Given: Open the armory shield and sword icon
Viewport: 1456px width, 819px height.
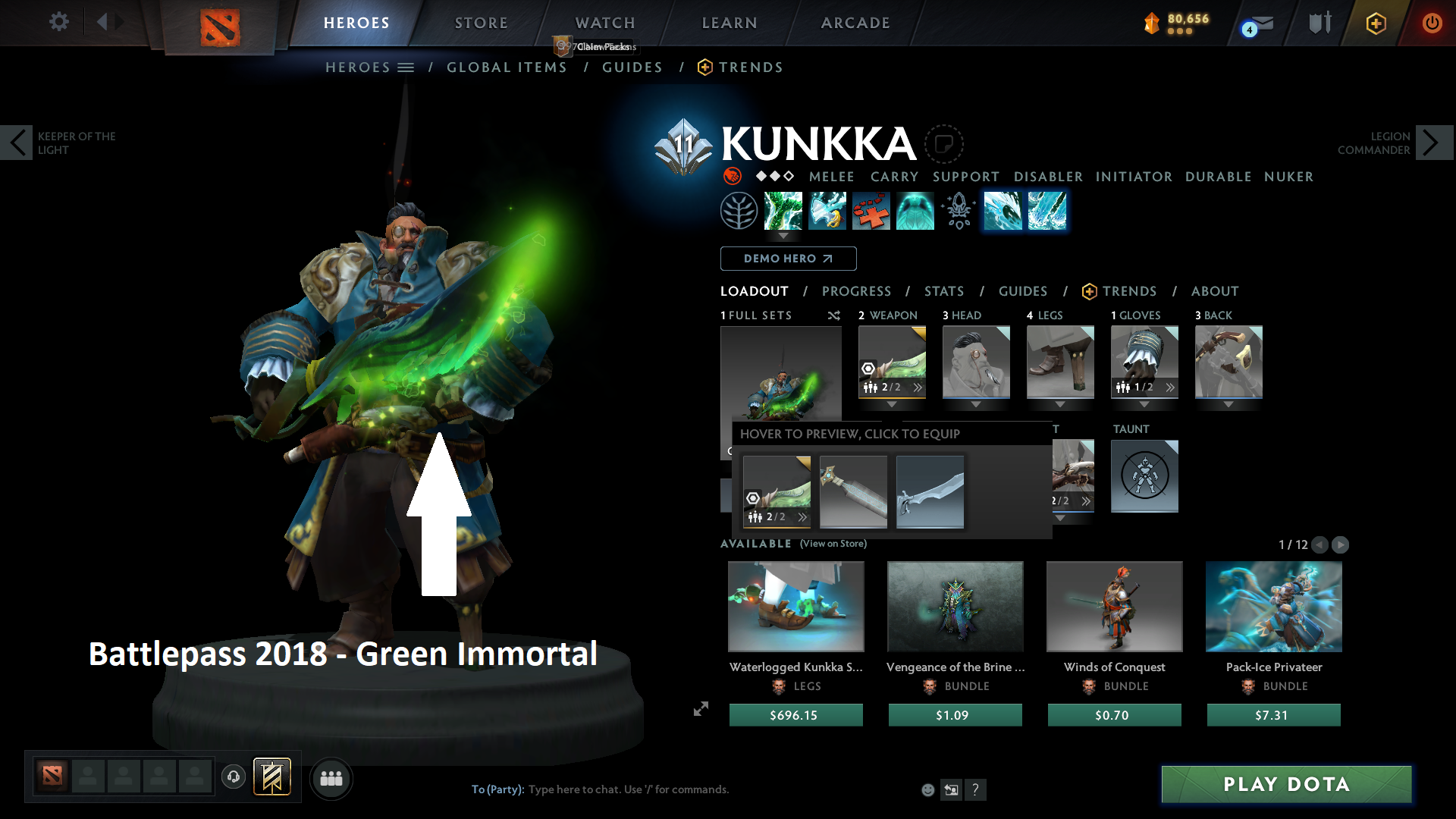Looking at the screenshot, I should point(1318,23).
